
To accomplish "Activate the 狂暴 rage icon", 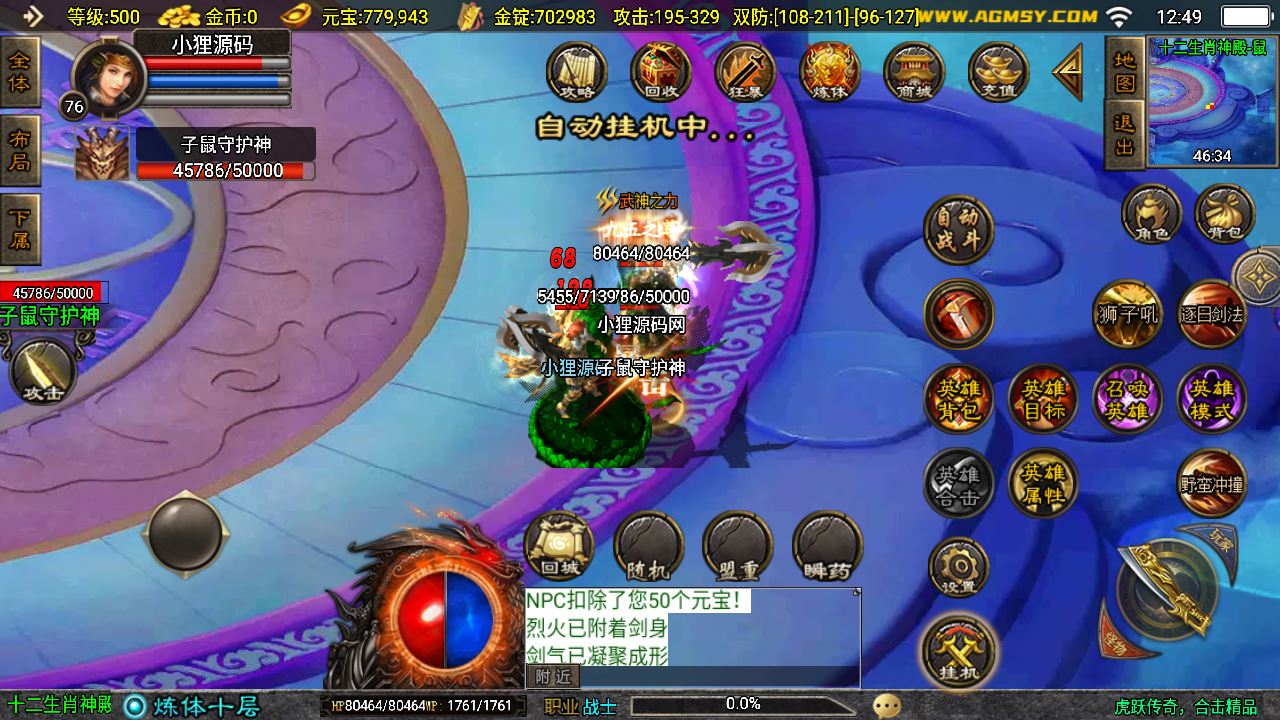I will (x=745, y=72).
